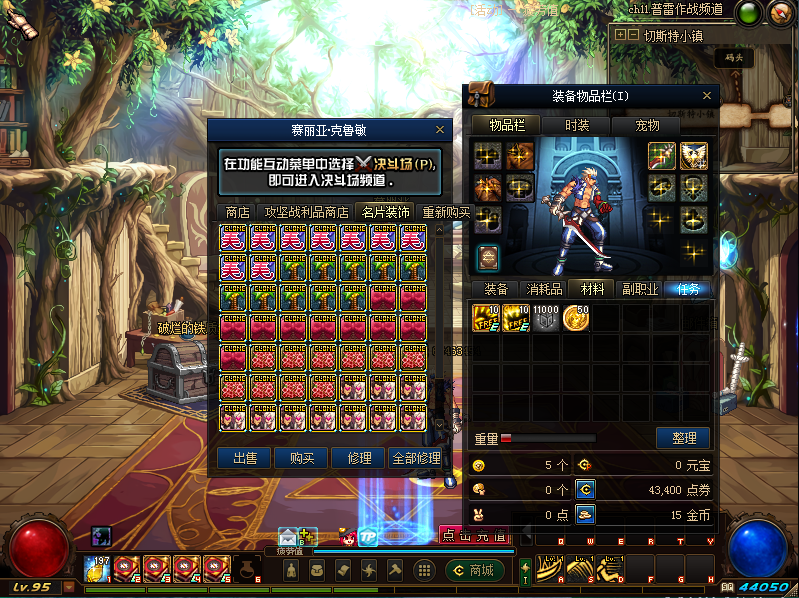Sort the inventory with 整理 button
The image size is (799, 598).
click(683, 438)
